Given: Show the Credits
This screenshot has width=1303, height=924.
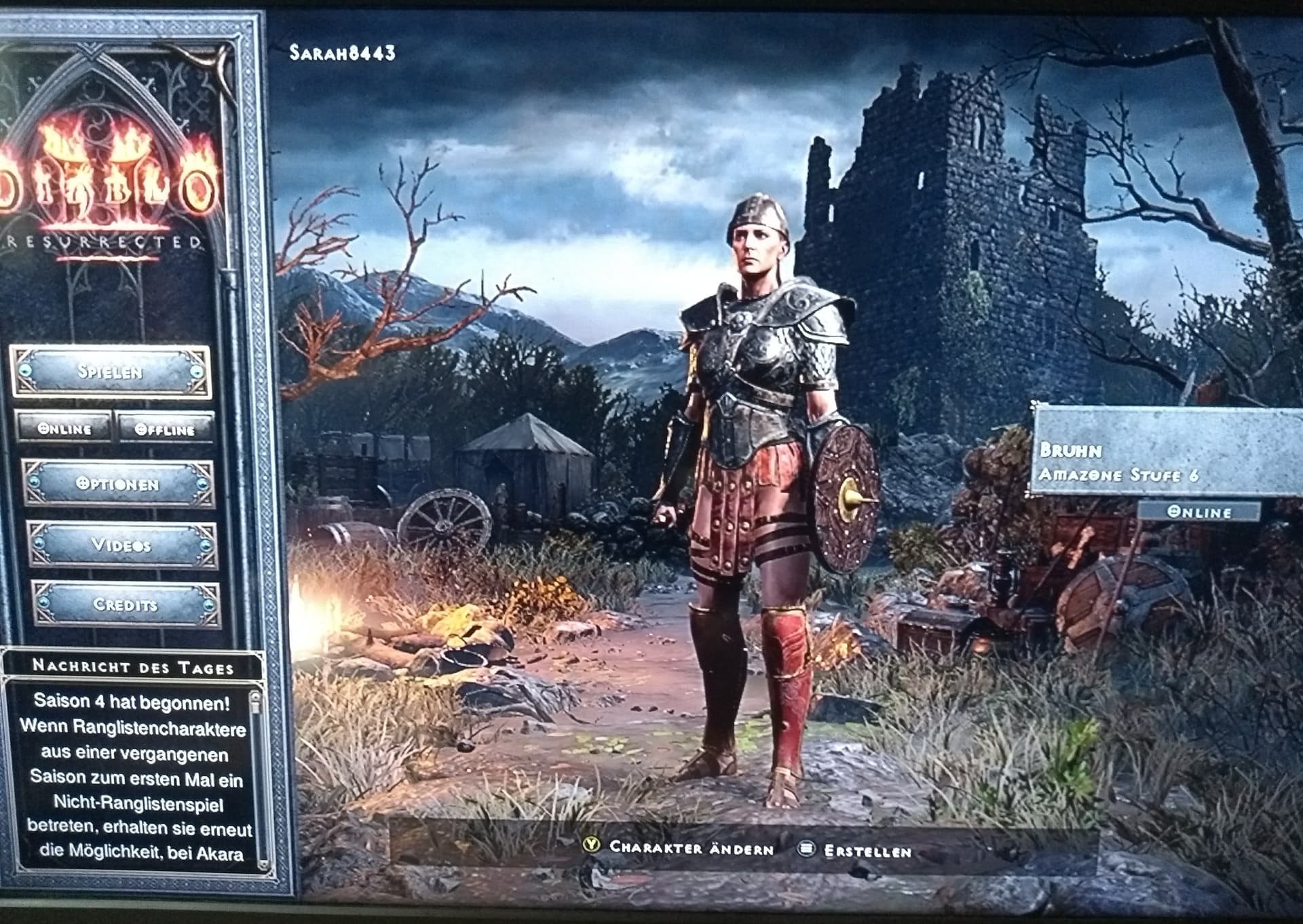Looking at the screenshot, I should pos(126,604).
